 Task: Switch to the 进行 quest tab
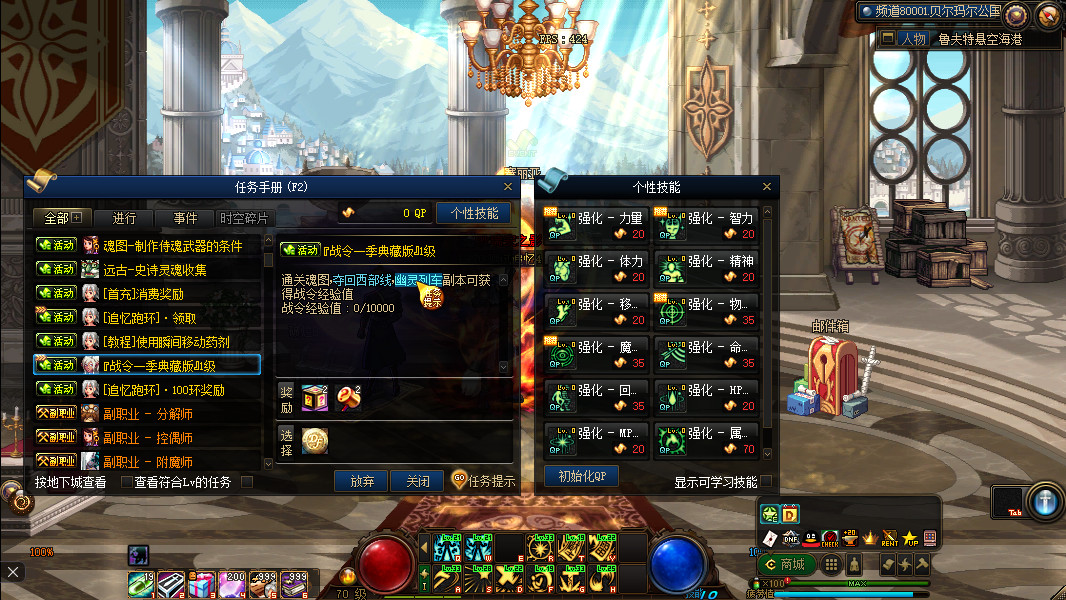click(125, 218)
